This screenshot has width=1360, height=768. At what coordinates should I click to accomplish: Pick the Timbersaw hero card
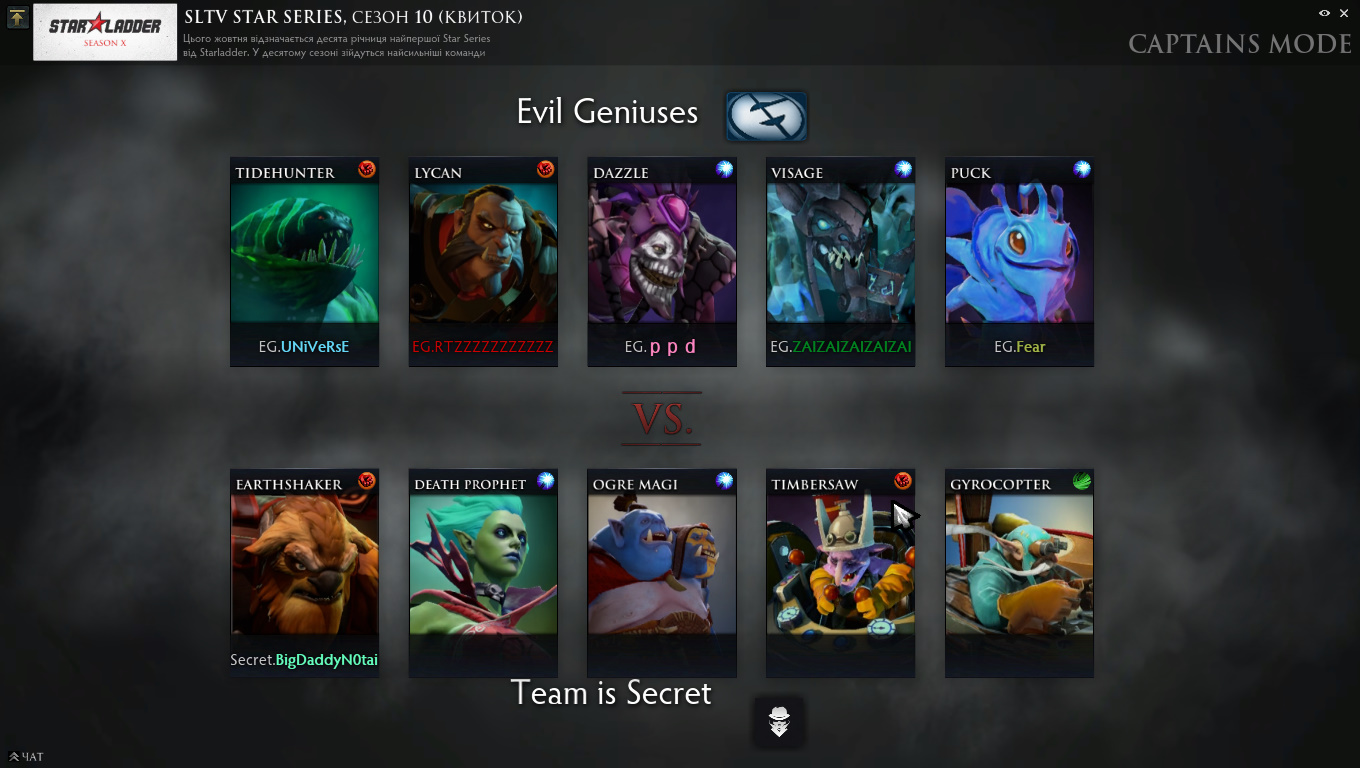(840, 573)
